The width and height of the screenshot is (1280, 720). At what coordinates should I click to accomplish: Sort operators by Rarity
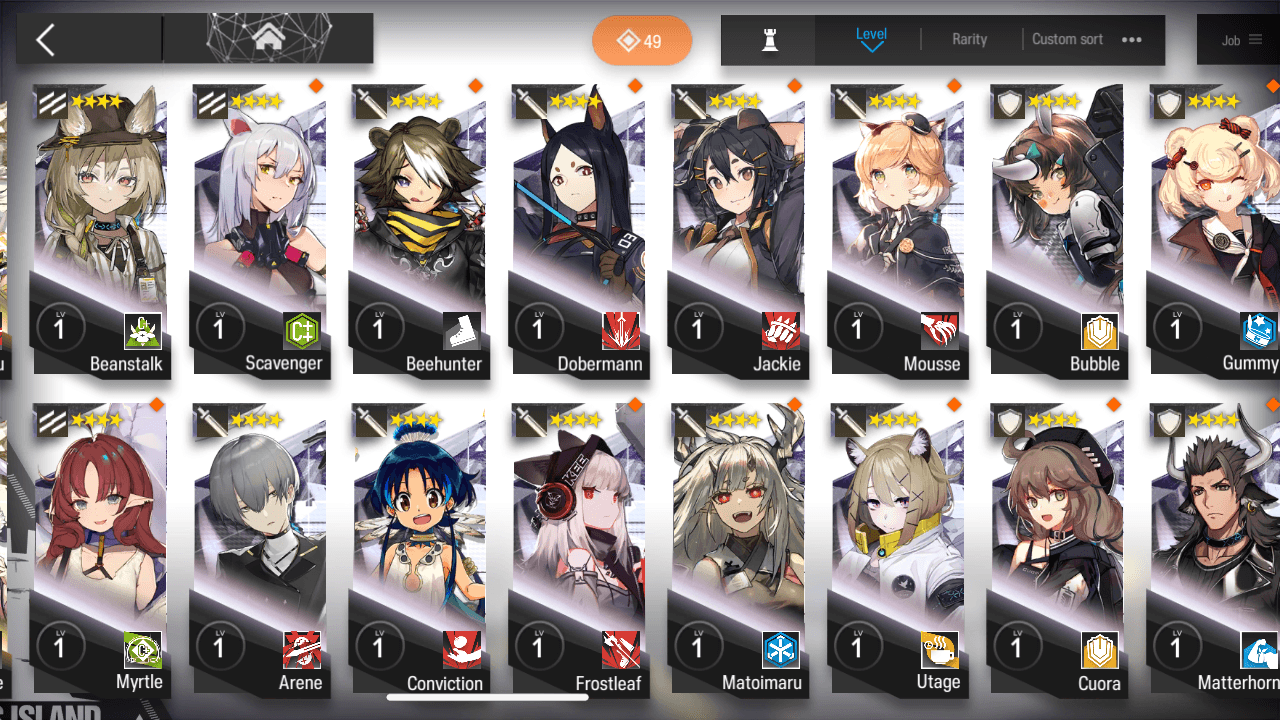point(969,40)
